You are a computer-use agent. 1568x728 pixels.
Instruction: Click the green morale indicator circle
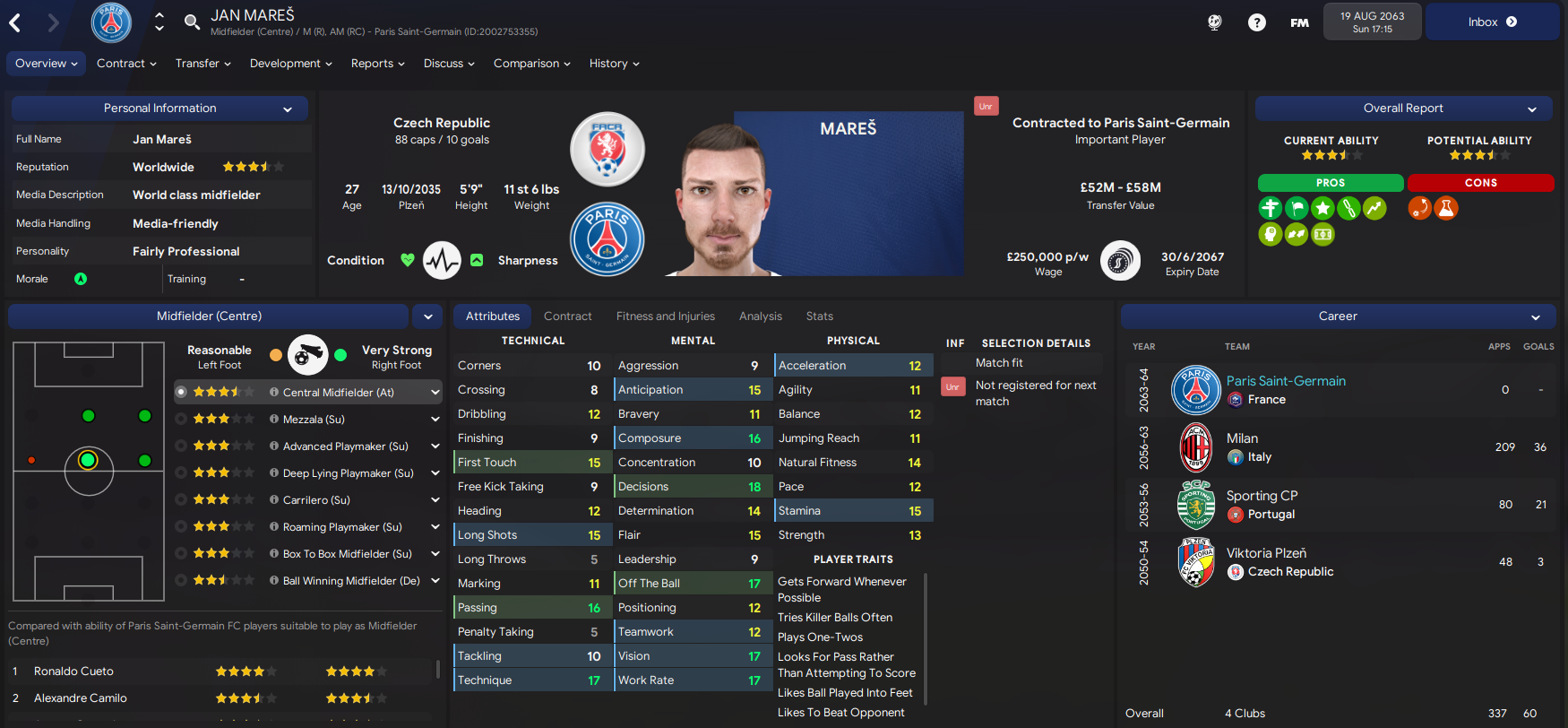(81, 278)
